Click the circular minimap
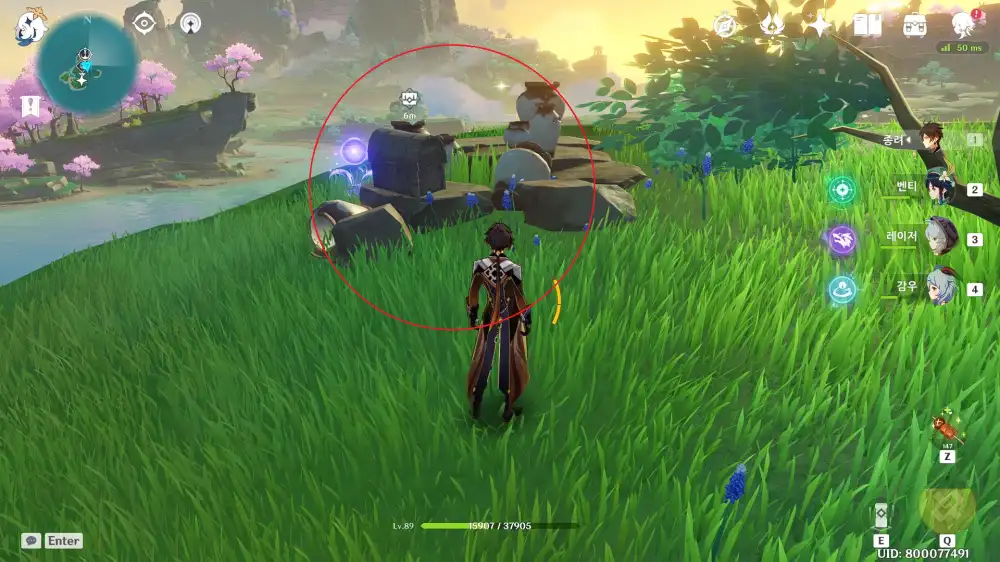The width and height of the screenshot is (1000, 562). tap(87, 62)
